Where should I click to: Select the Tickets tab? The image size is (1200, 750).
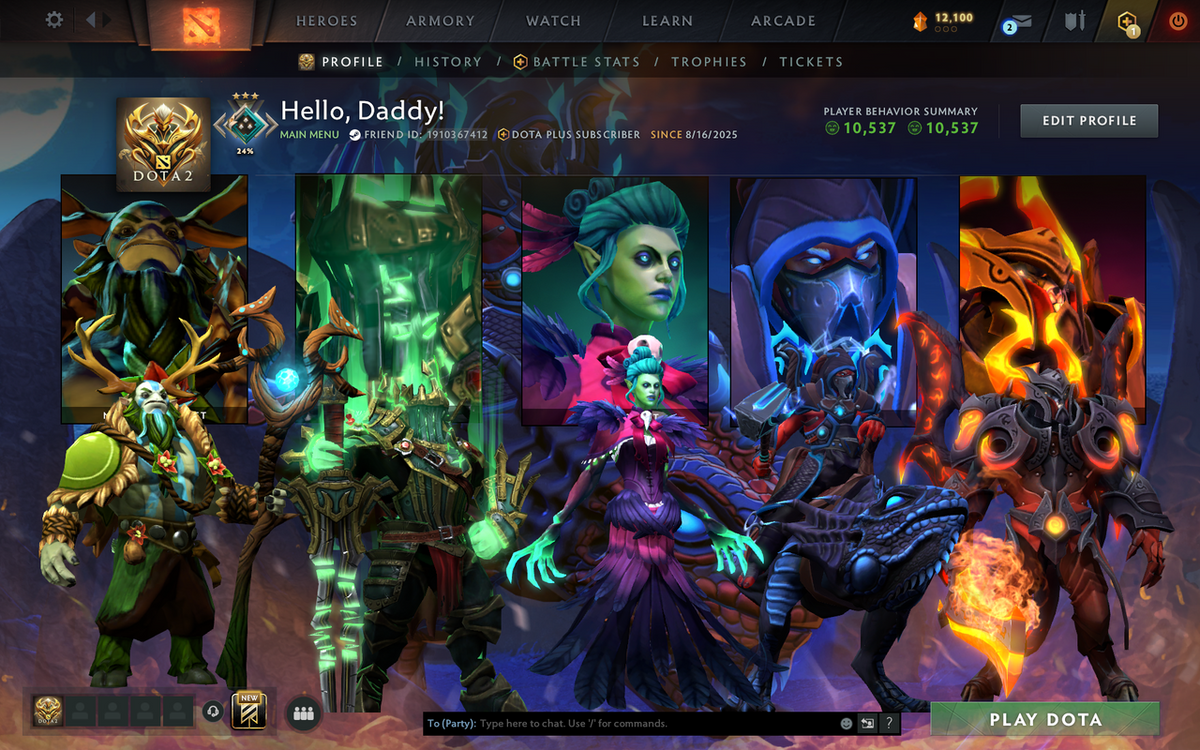click(811, 62)
